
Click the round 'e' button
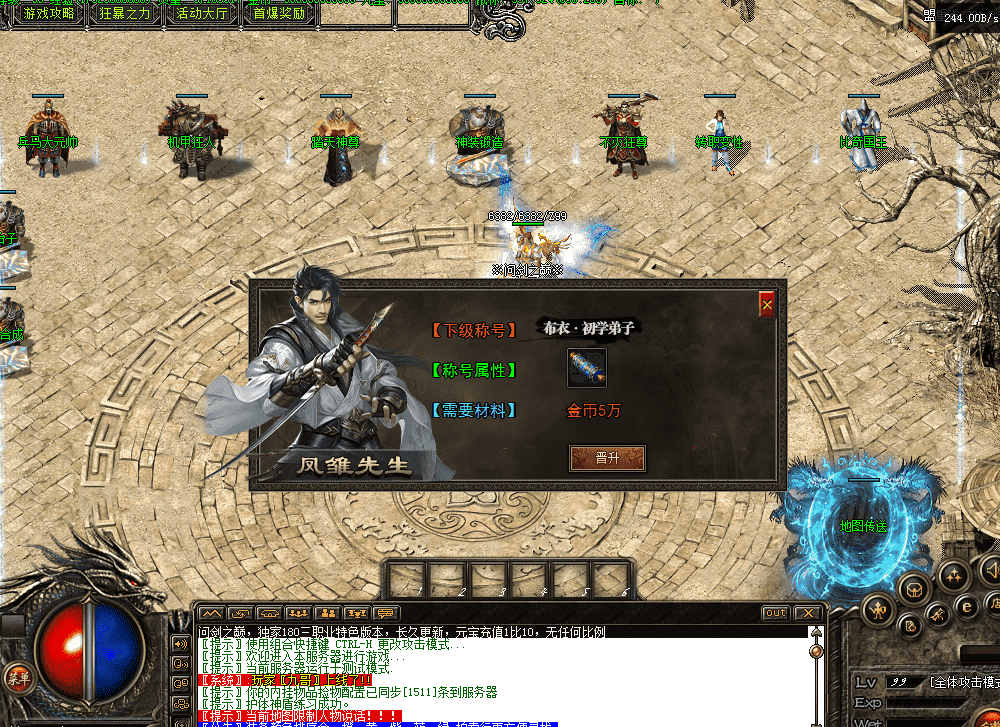tap(966, 604)
